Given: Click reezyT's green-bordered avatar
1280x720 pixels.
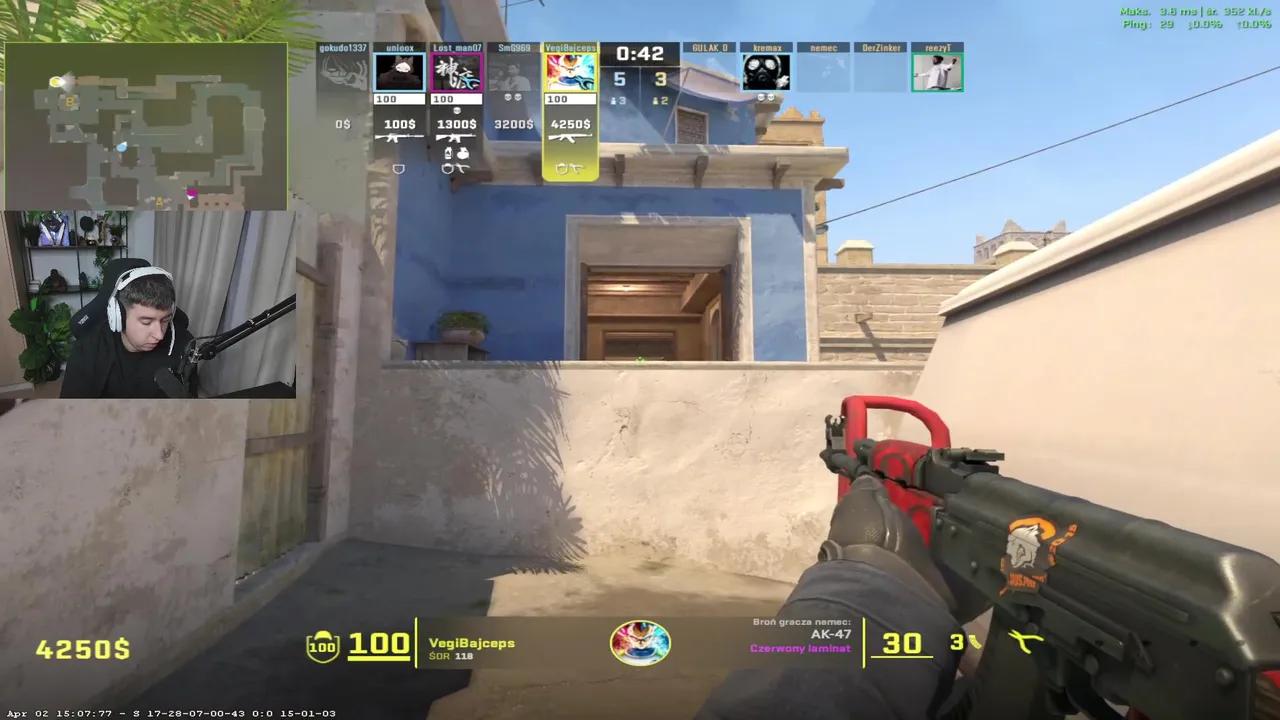Looking at the screenshot, I should pos(938,73).
